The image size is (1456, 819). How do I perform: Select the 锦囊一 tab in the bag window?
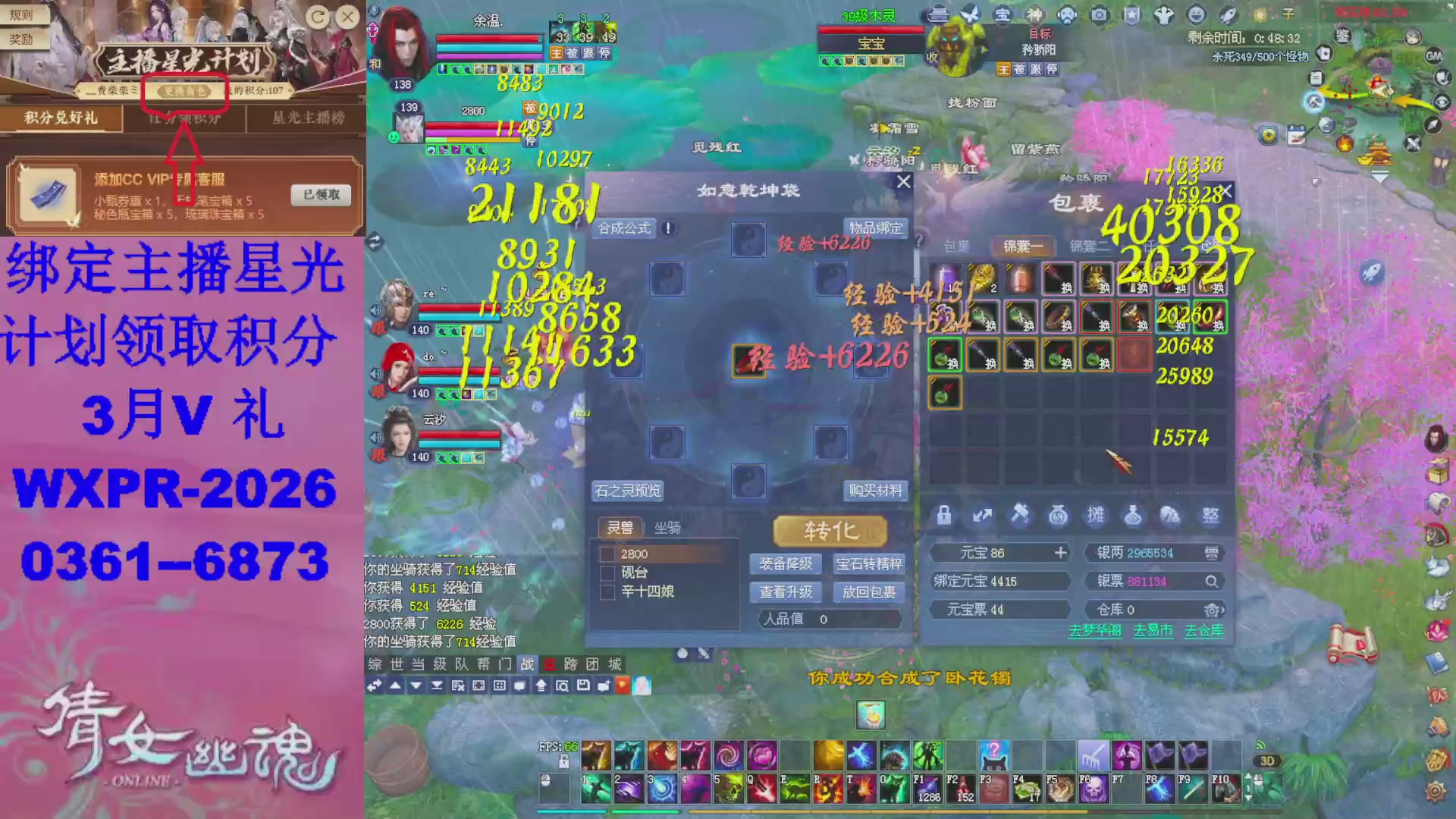pyautogui.click(x=1022, y=246)
